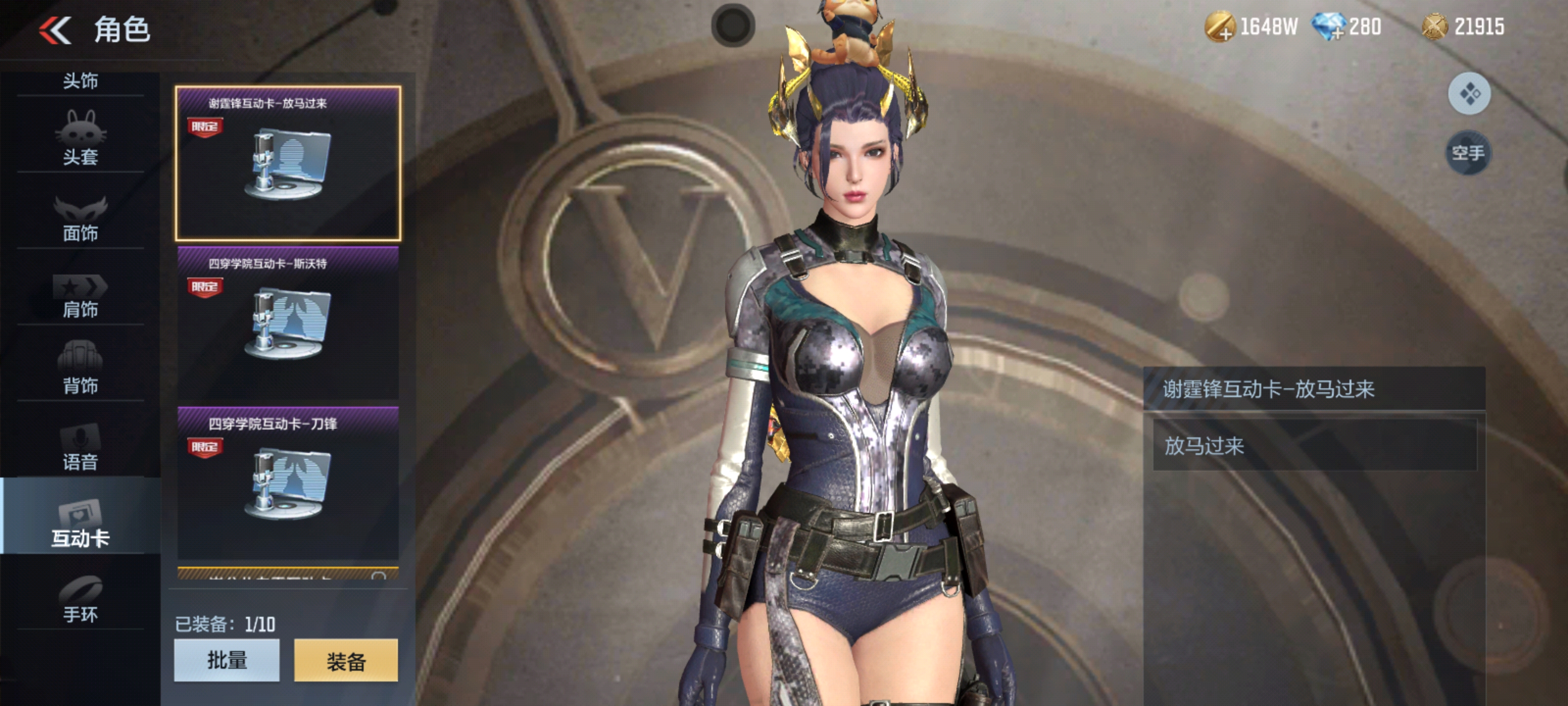Image resolution: width=1568 pixels, height=706 pixels.
Task: Play the 放马过来 voice line entry
Action: [1314, 445]
